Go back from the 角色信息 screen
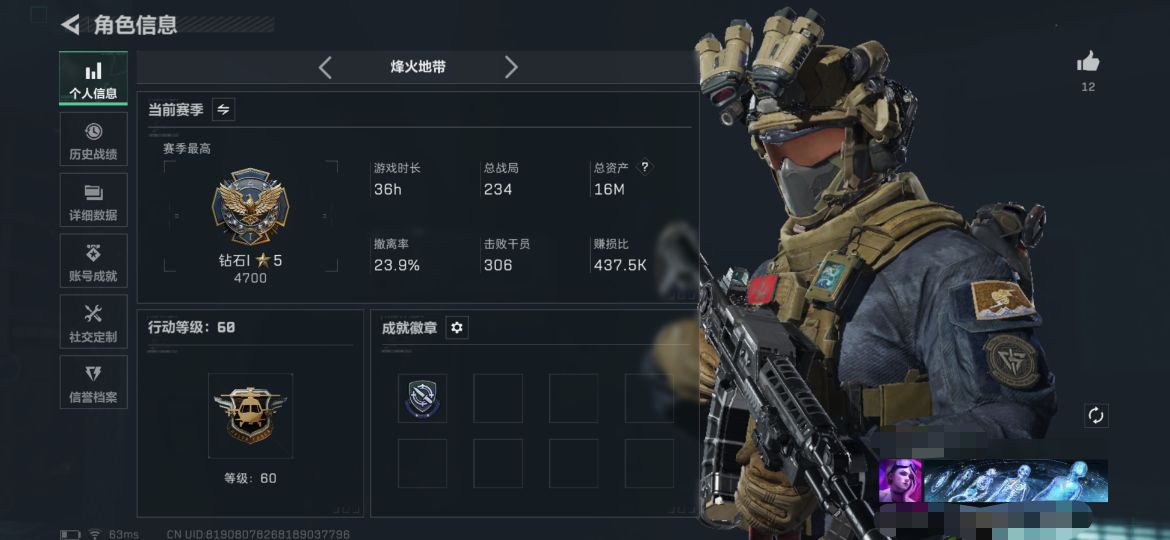The image size is (1170, 540). pos(70,25)
